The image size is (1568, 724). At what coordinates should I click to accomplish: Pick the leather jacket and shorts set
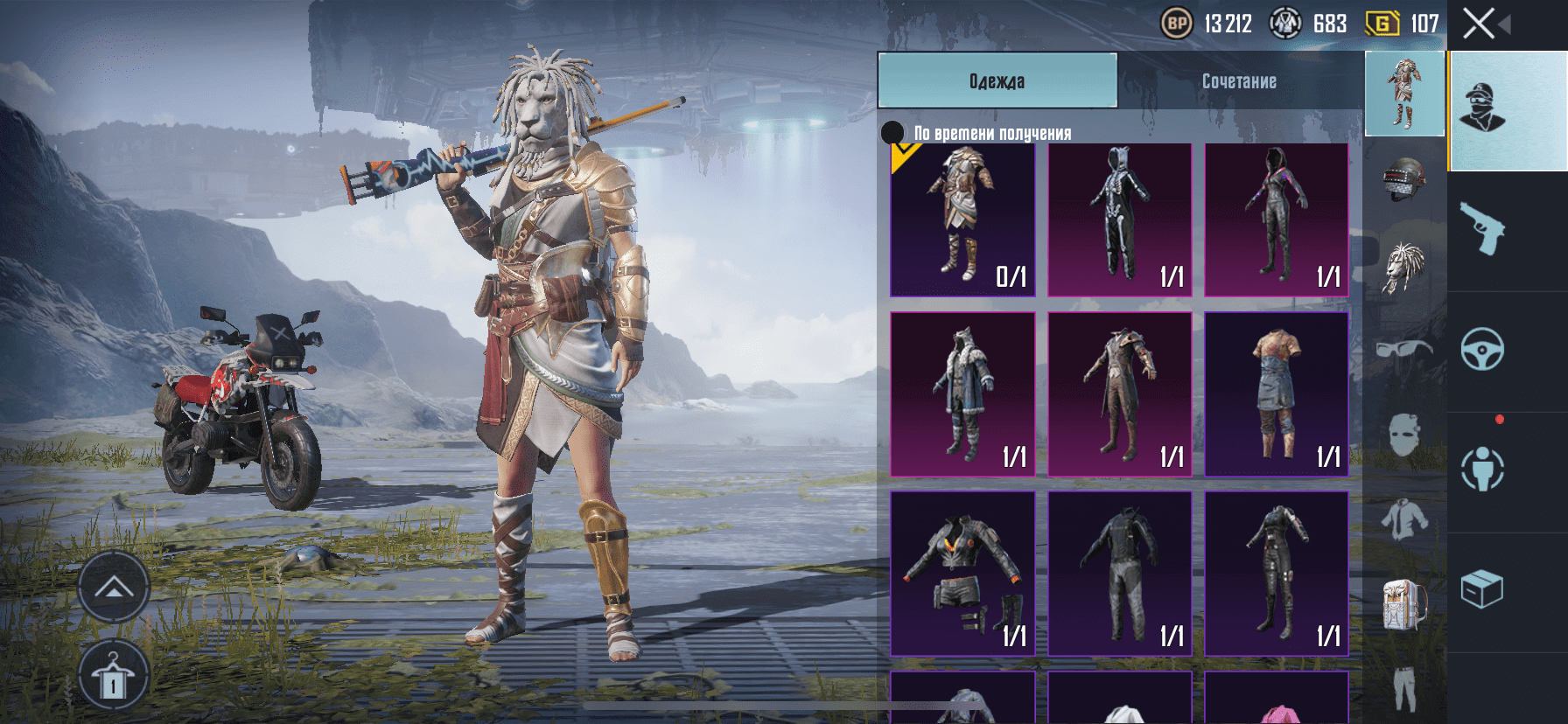coord(962,574)
